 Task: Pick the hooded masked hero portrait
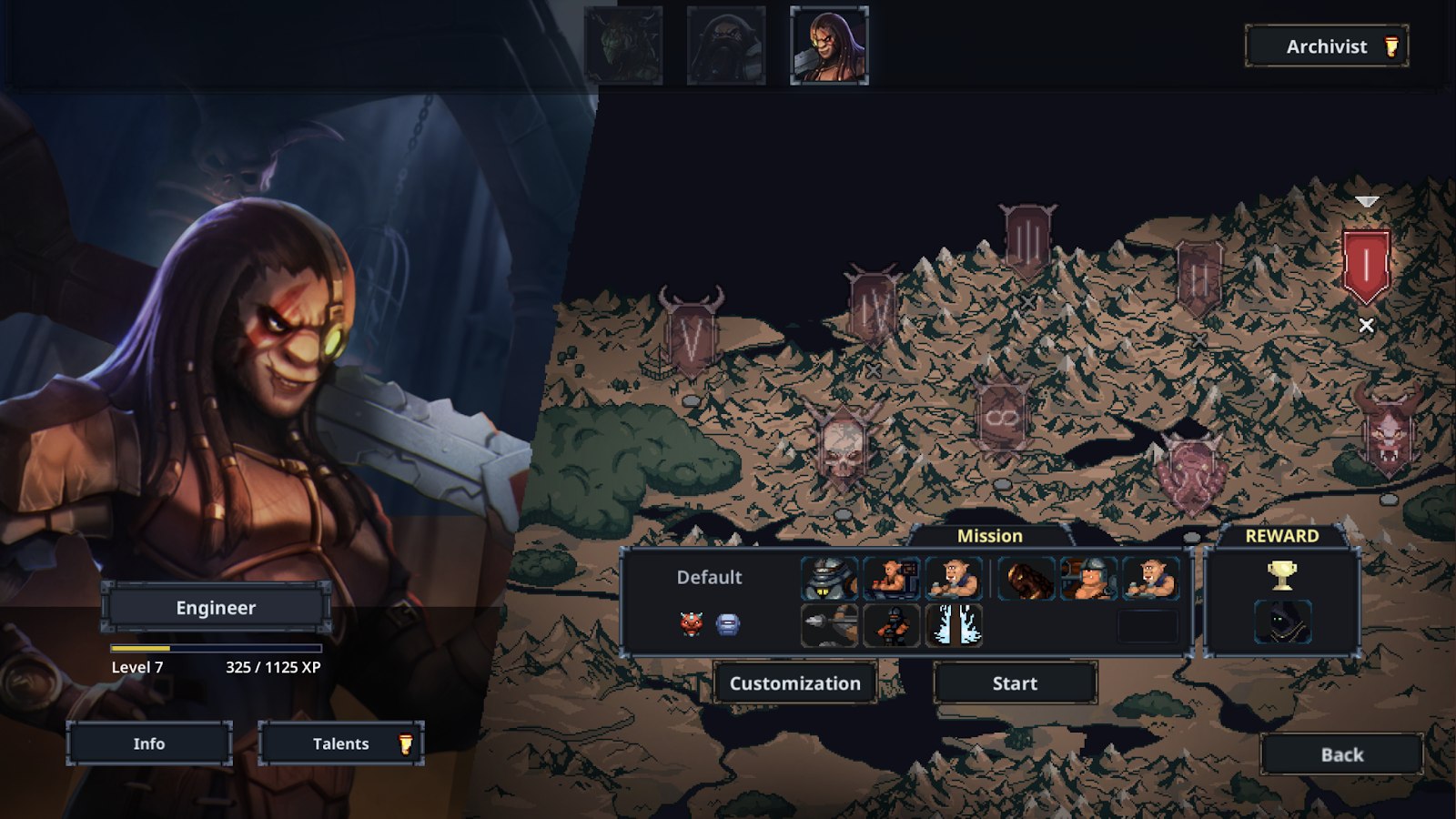pyautogui.click(x=726, y=45)
